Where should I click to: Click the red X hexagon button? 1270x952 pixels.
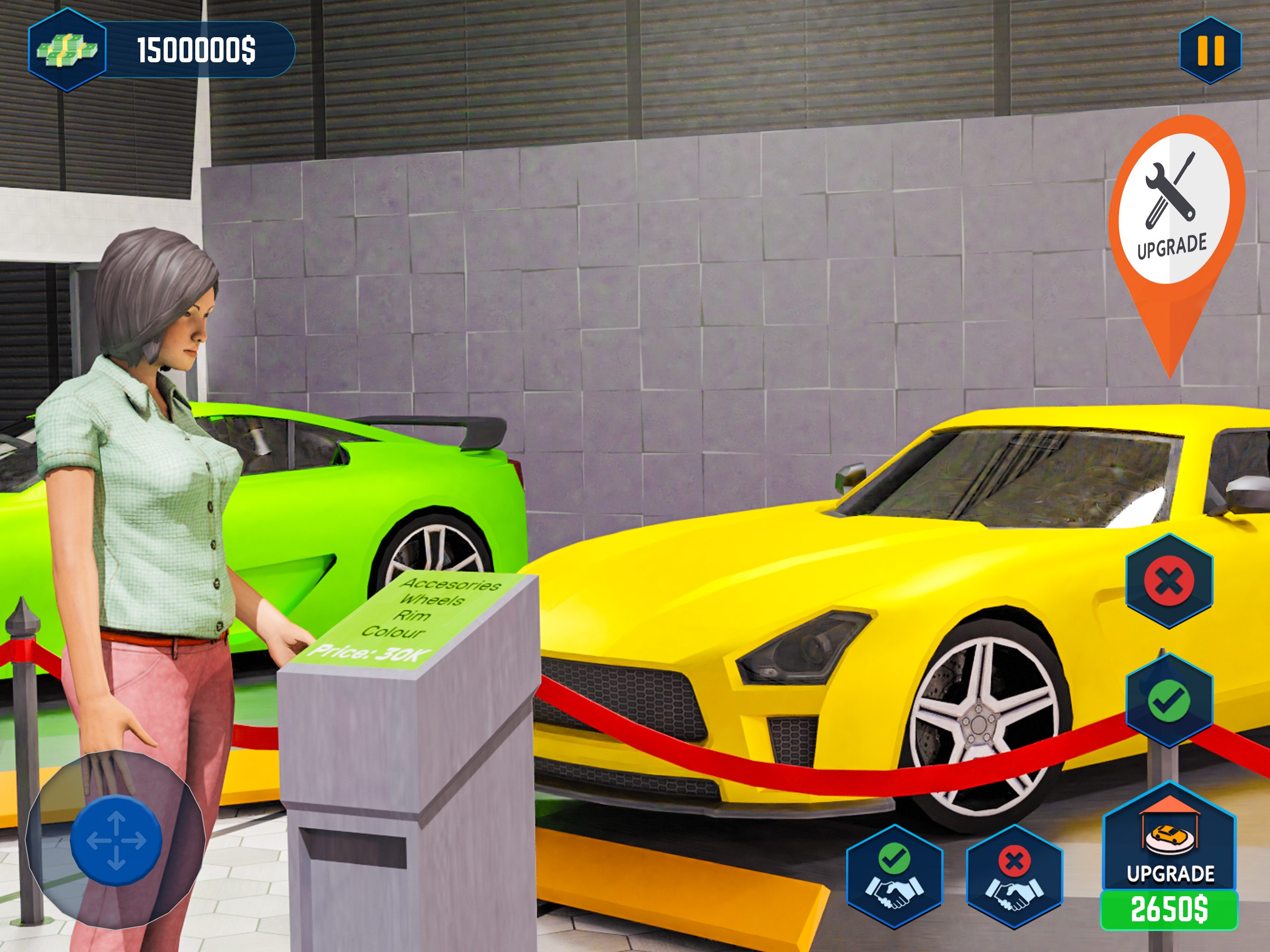tap(1169, 581)
